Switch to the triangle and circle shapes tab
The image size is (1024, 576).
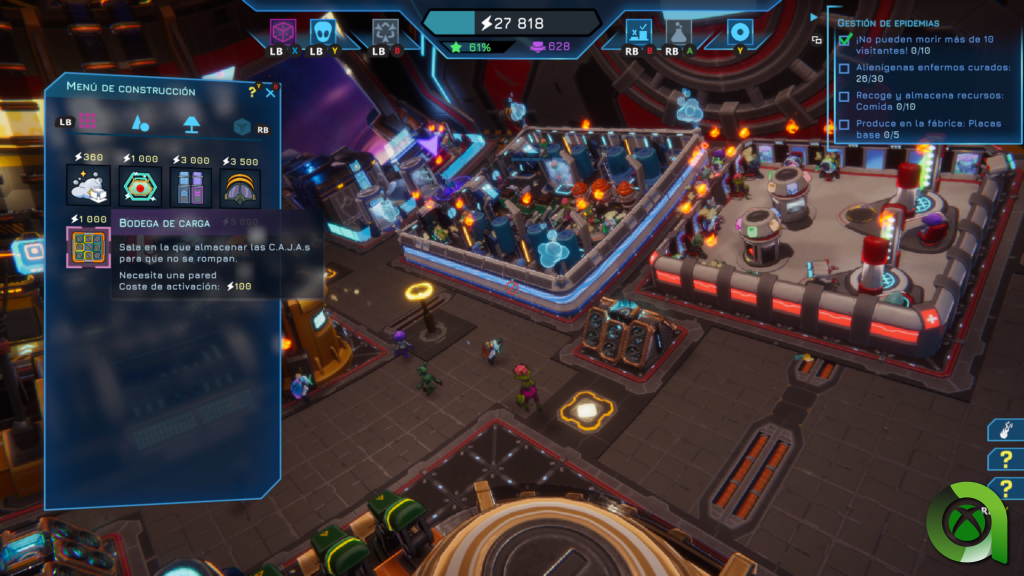(x=141, y=123)
